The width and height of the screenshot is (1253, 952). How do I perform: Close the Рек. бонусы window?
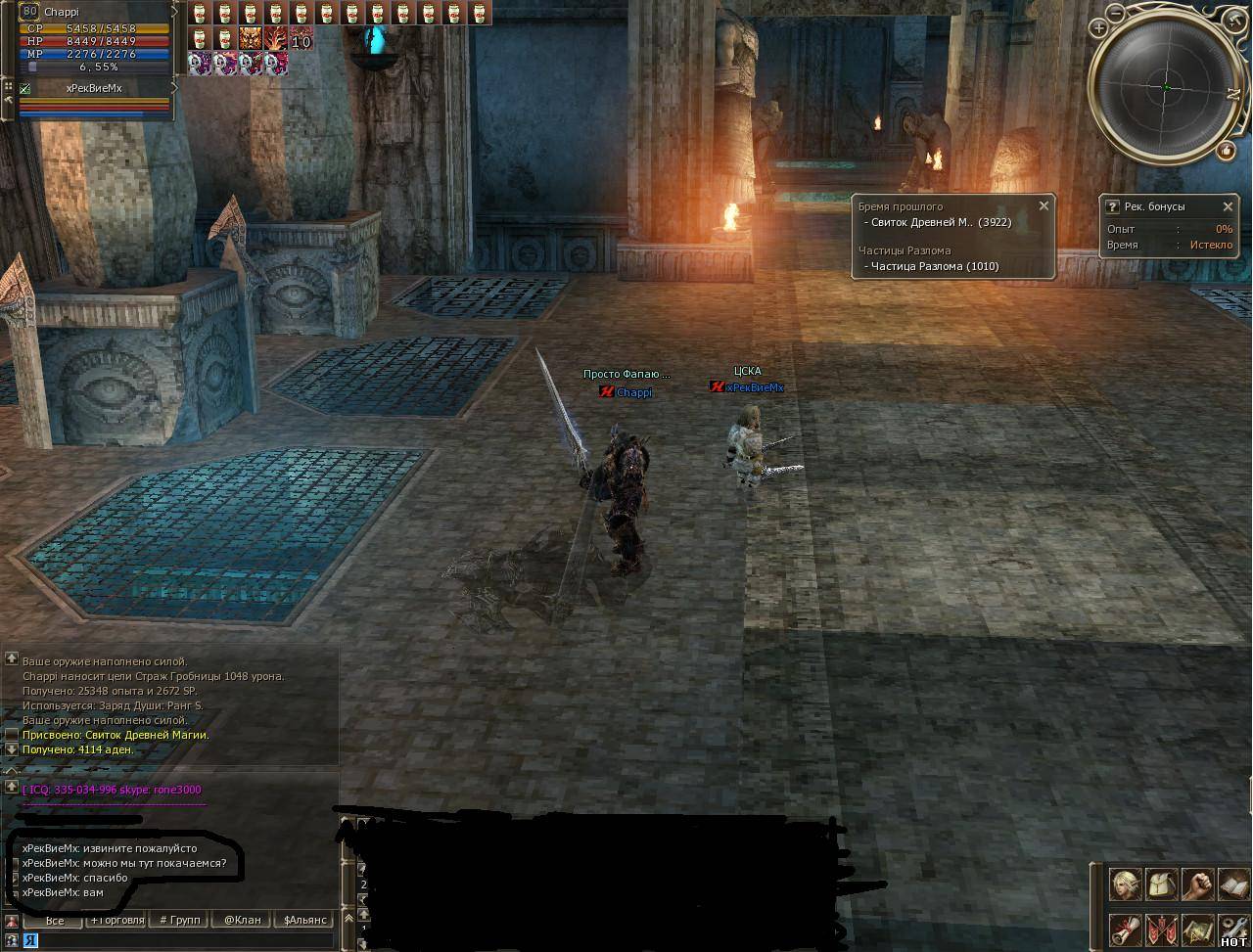[x=1228, y=206]
